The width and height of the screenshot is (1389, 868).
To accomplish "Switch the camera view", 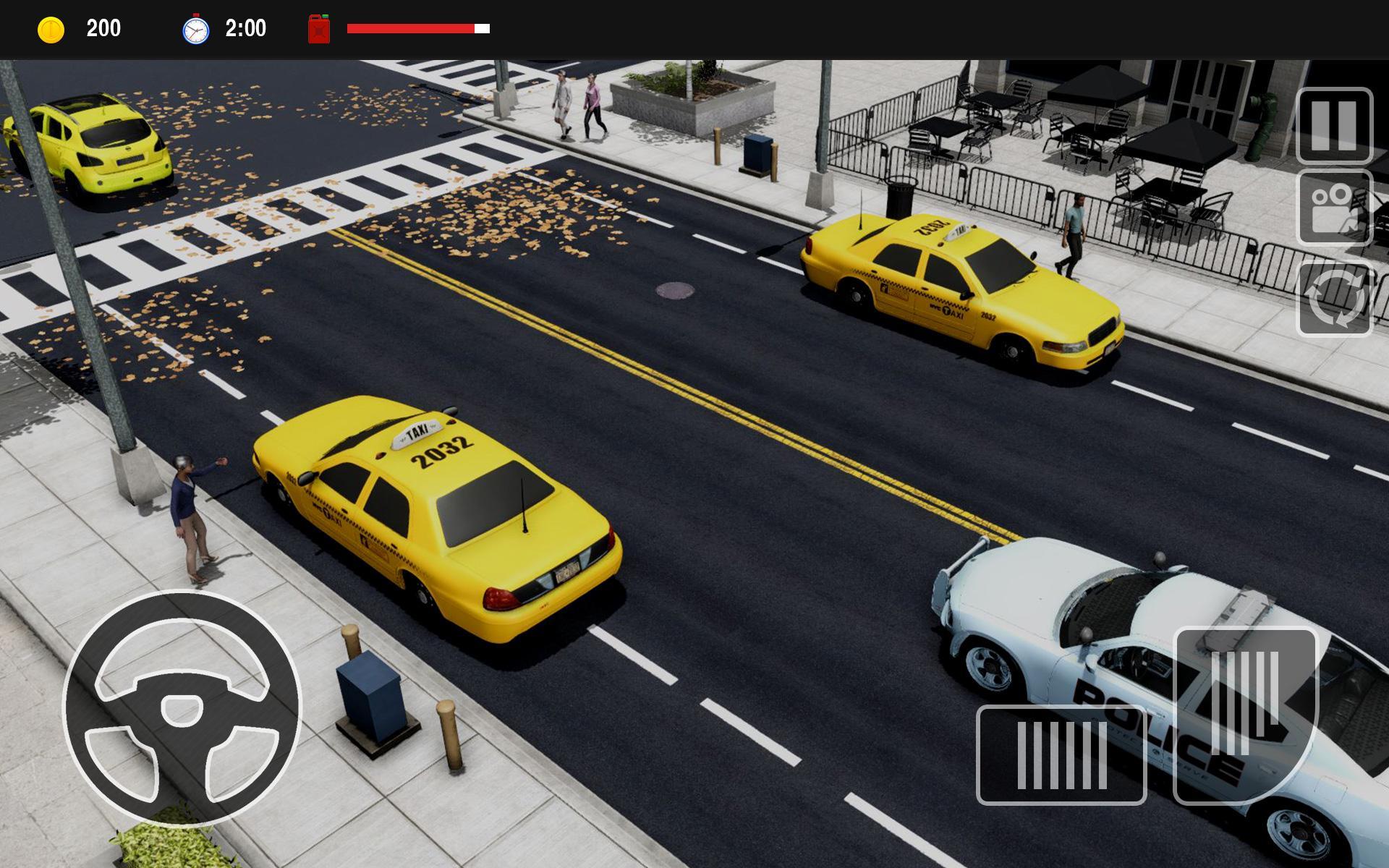I will tap(1334, 208).
